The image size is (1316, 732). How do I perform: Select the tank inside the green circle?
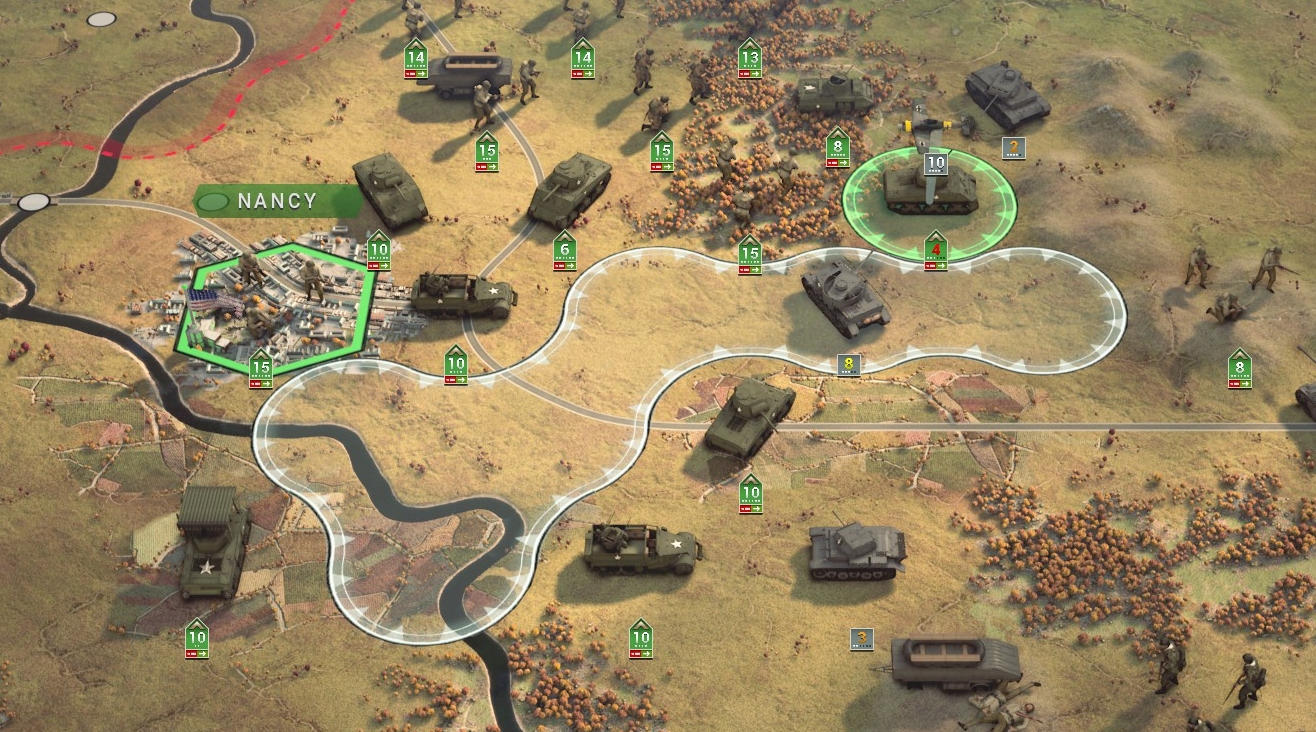pyautogui.click(x=928, y=190)
